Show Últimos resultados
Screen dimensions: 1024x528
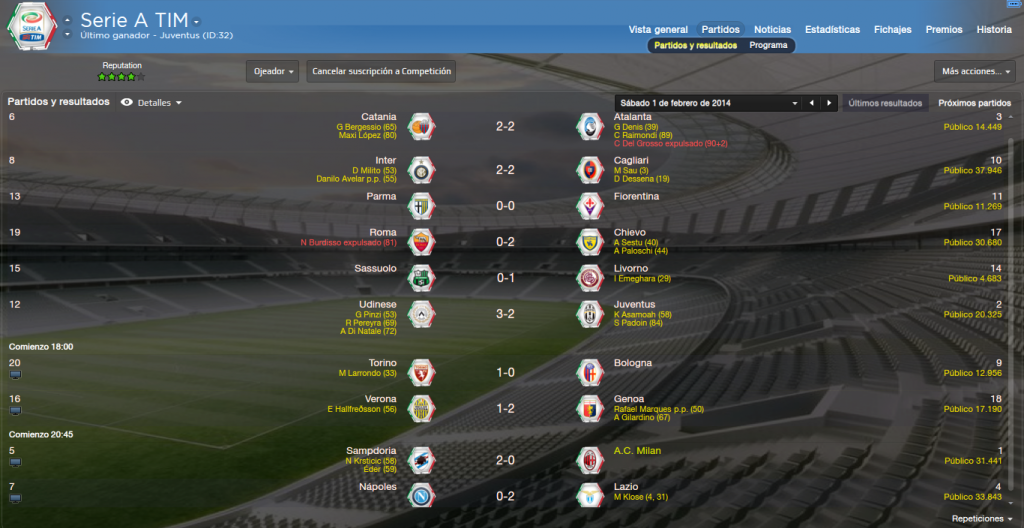pos(884,103)
